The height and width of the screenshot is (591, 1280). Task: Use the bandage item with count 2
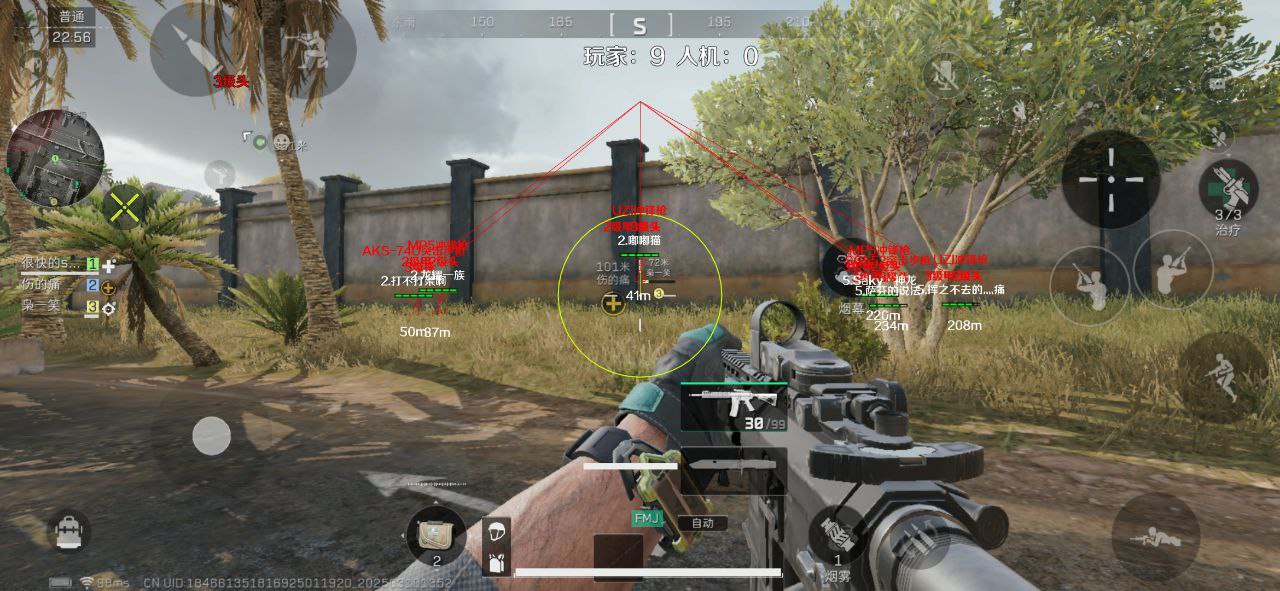coord(436,535)
